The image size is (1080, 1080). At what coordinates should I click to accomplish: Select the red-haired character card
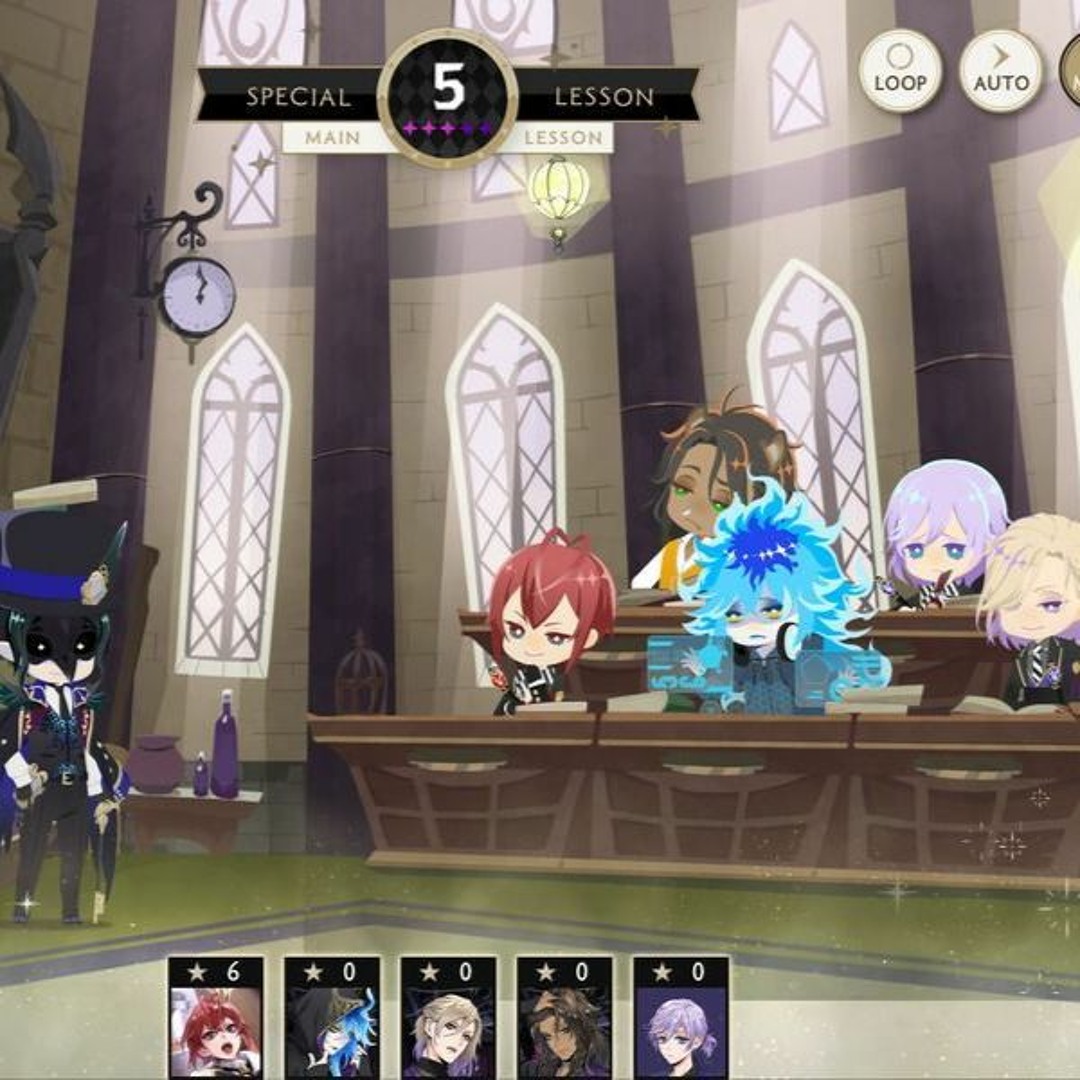(216, 1018)
